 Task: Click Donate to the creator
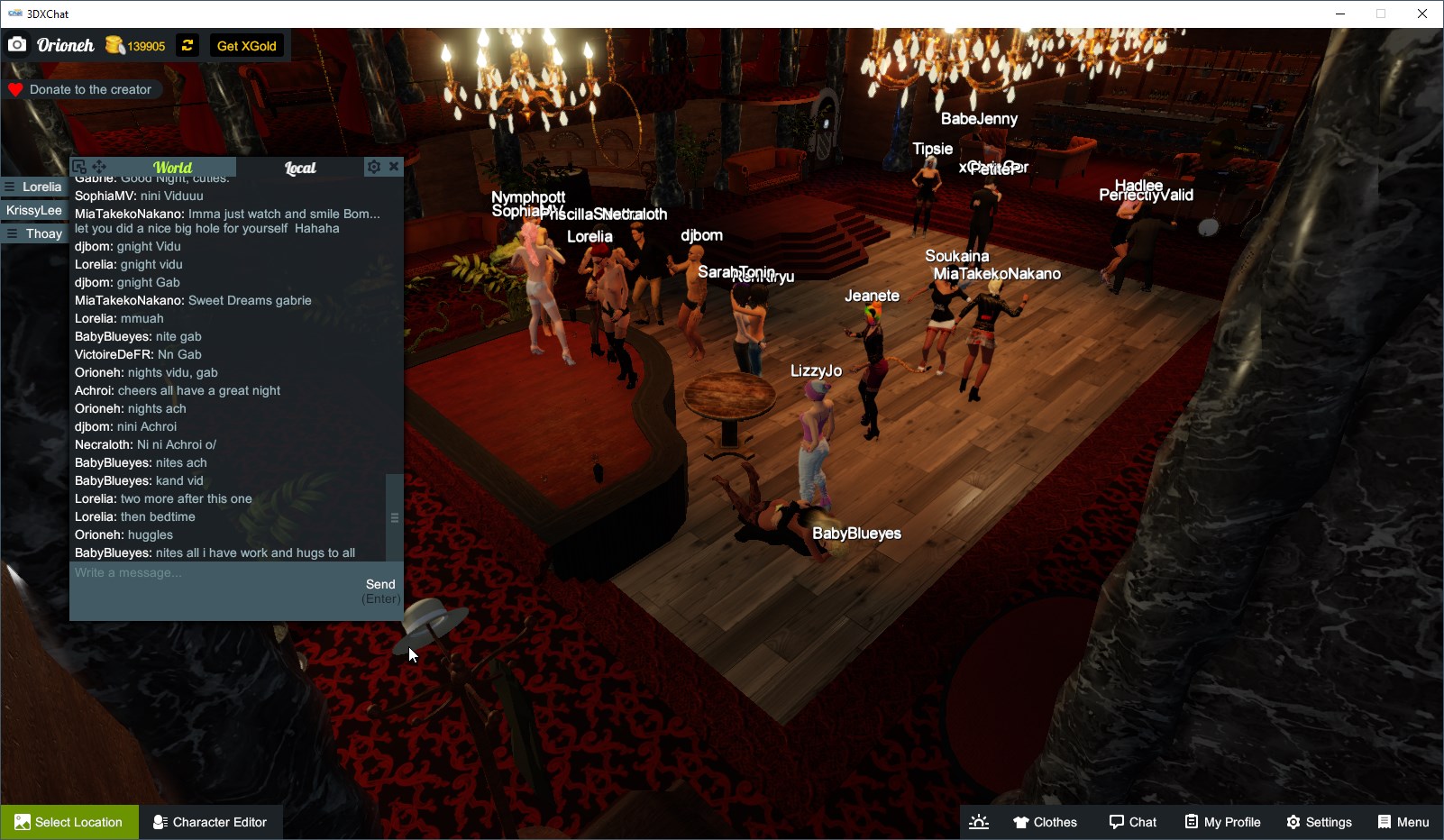pos(83,89)
